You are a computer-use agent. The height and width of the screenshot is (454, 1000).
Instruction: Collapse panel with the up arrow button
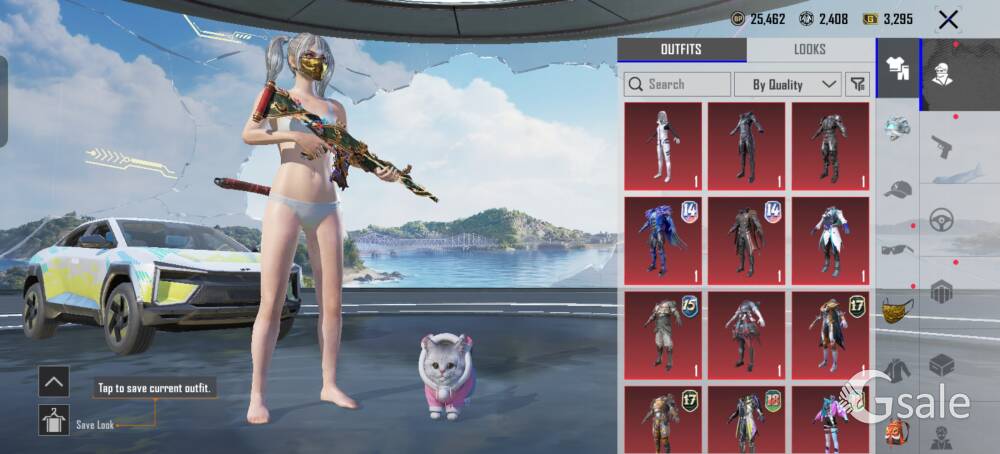tap(54, 381)
